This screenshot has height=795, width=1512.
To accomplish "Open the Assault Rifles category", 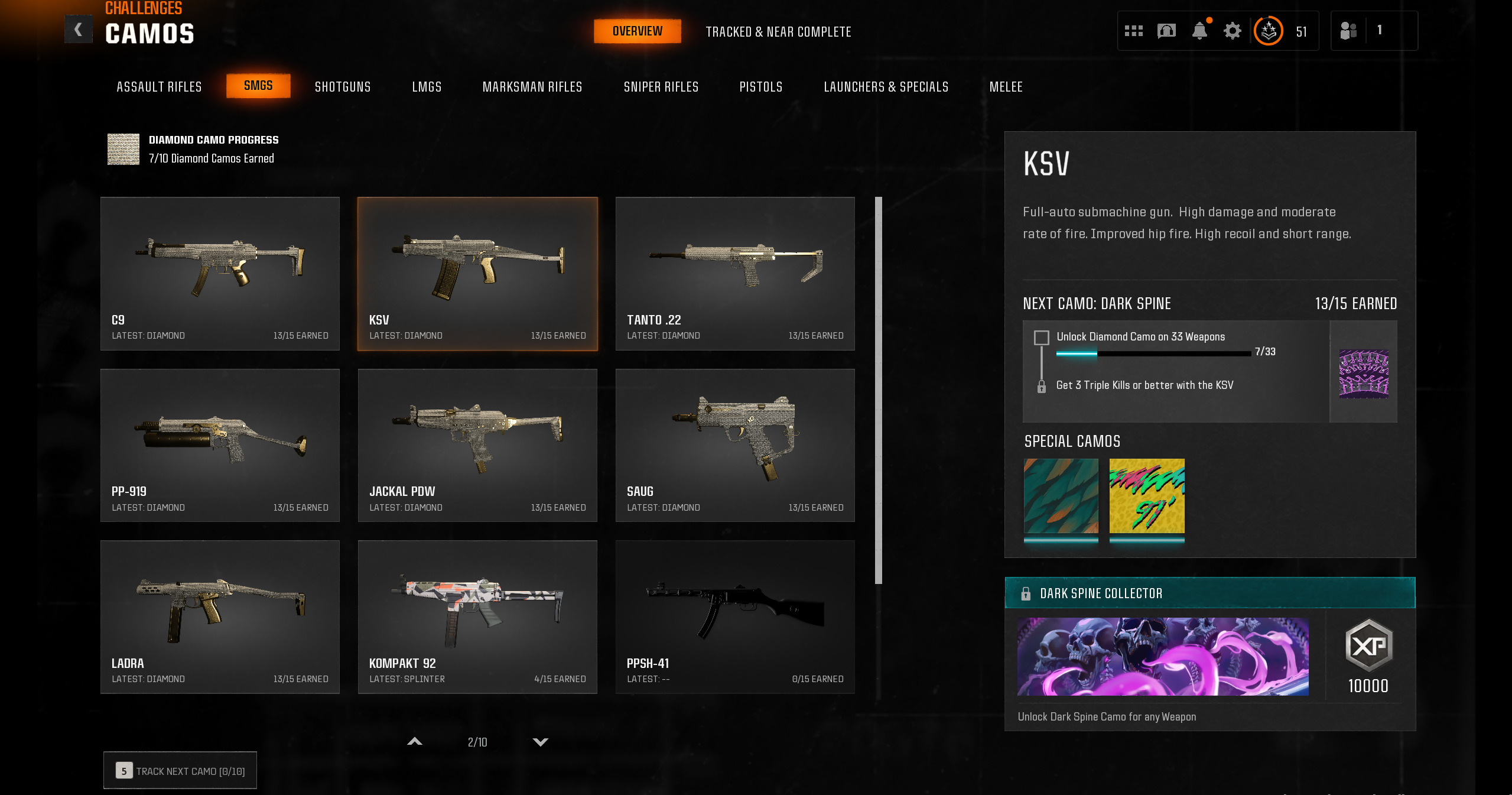I will (x=159, y=87).
